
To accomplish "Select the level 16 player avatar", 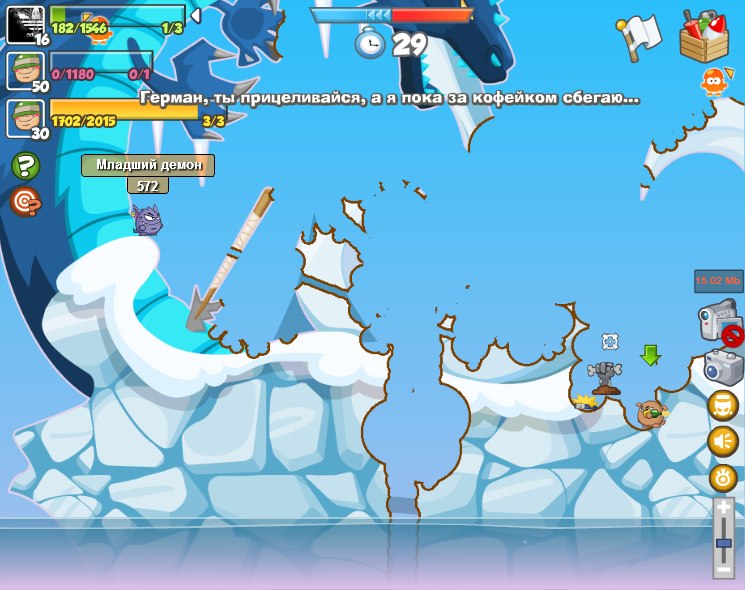I will (25, 24).
